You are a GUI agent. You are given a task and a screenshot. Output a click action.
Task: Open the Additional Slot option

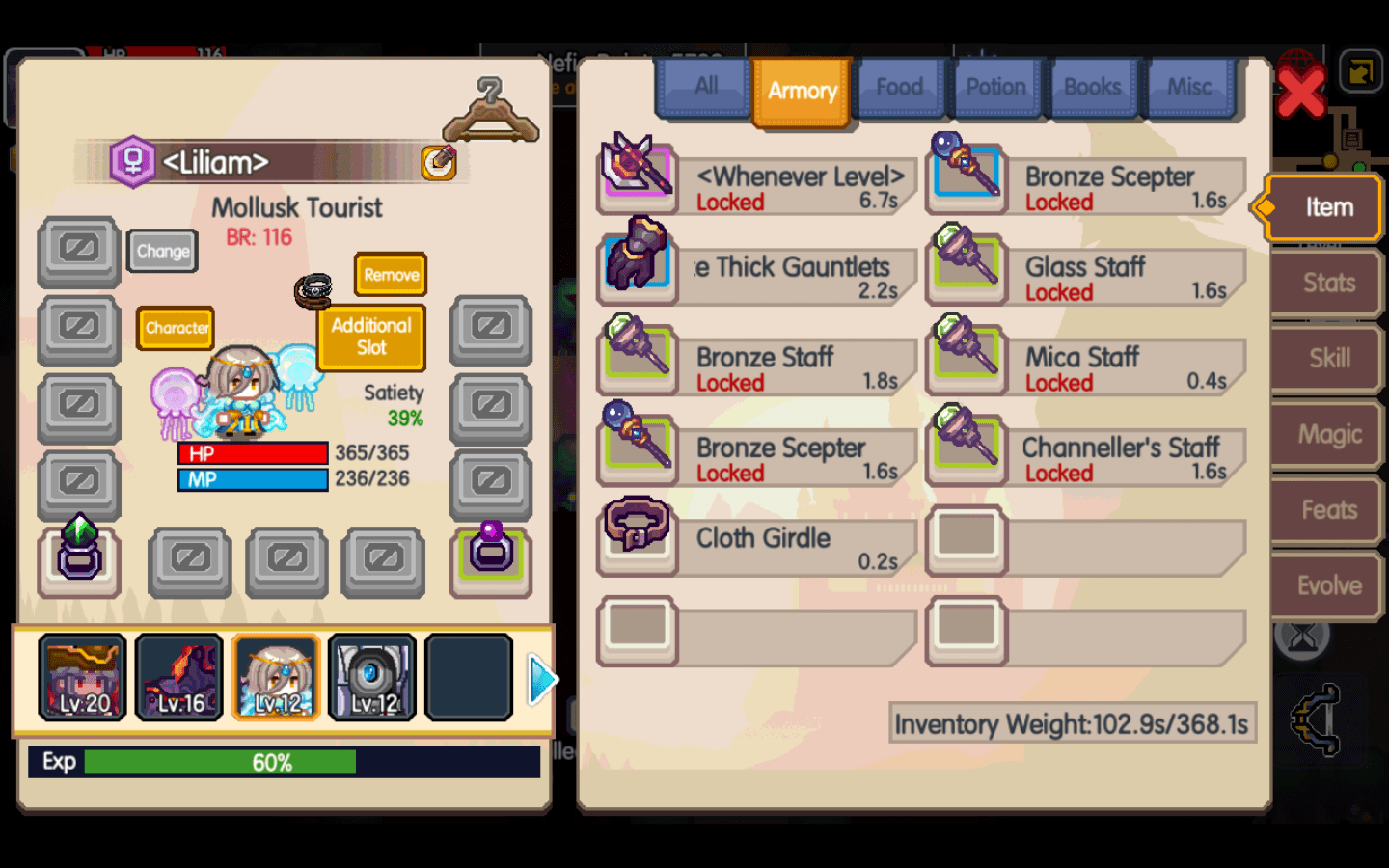click(370, 338)
